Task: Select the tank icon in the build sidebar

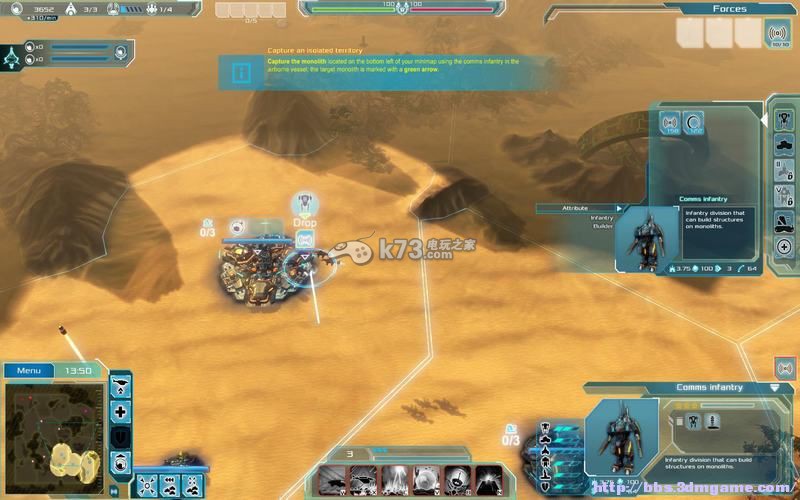Action: point(784,144)
